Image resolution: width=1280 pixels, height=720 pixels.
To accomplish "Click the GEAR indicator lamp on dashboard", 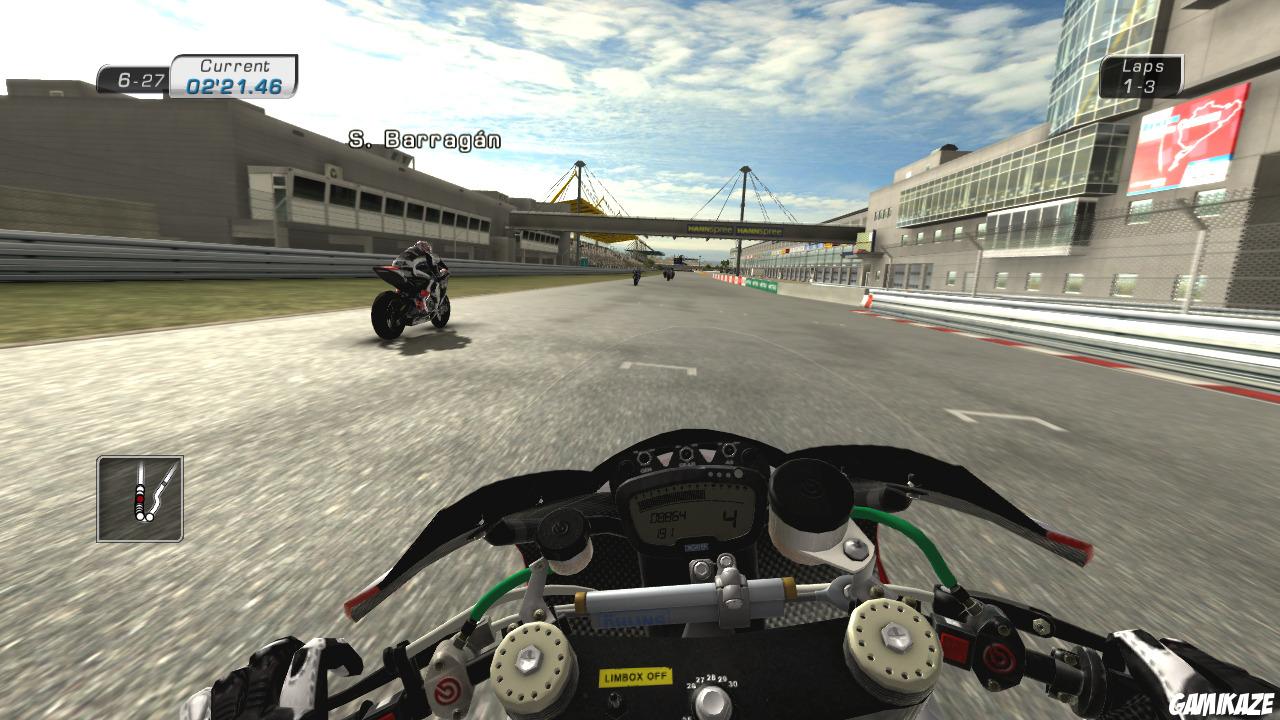I will pyautogui.click(x=686, y=452).
